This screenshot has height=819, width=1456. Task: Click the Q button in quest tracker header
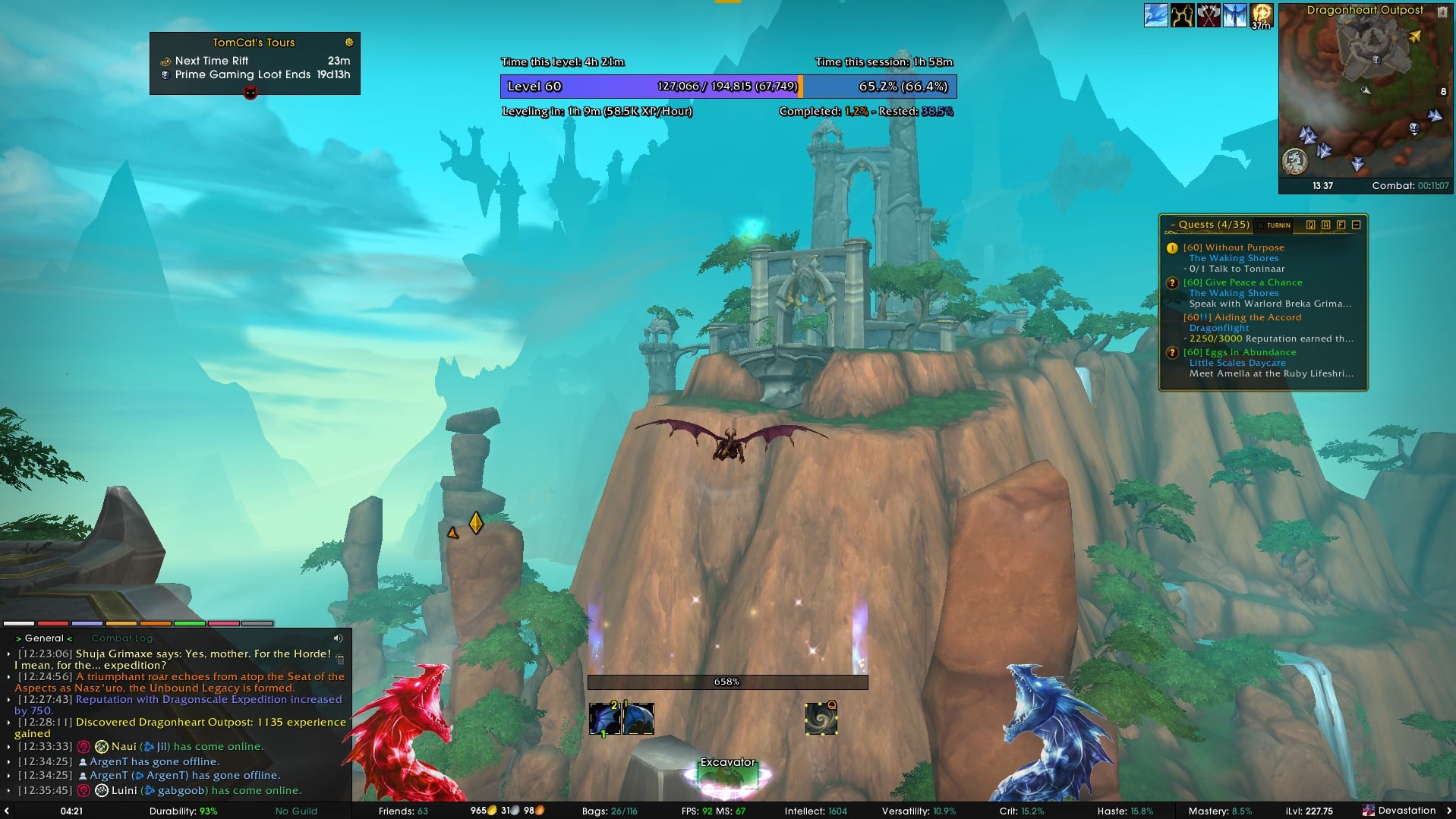1311,225
